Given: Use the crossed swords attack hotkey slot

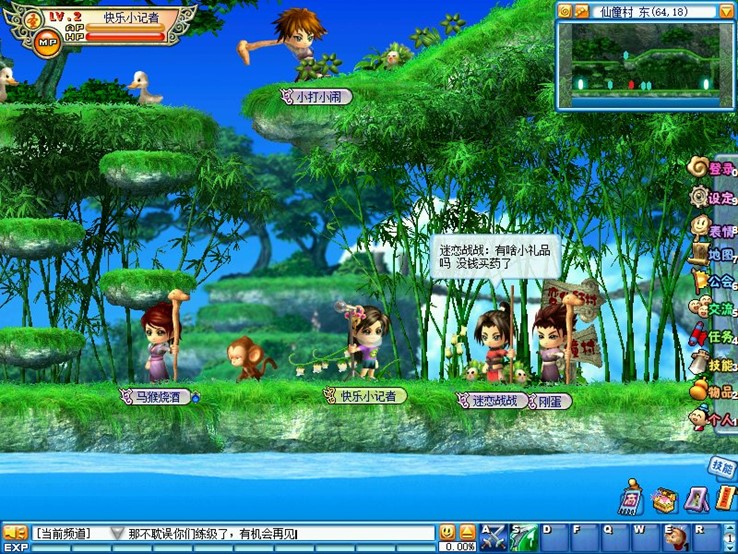Looking at the screenshot, I should pyautogui.click(x=492, y=535).
